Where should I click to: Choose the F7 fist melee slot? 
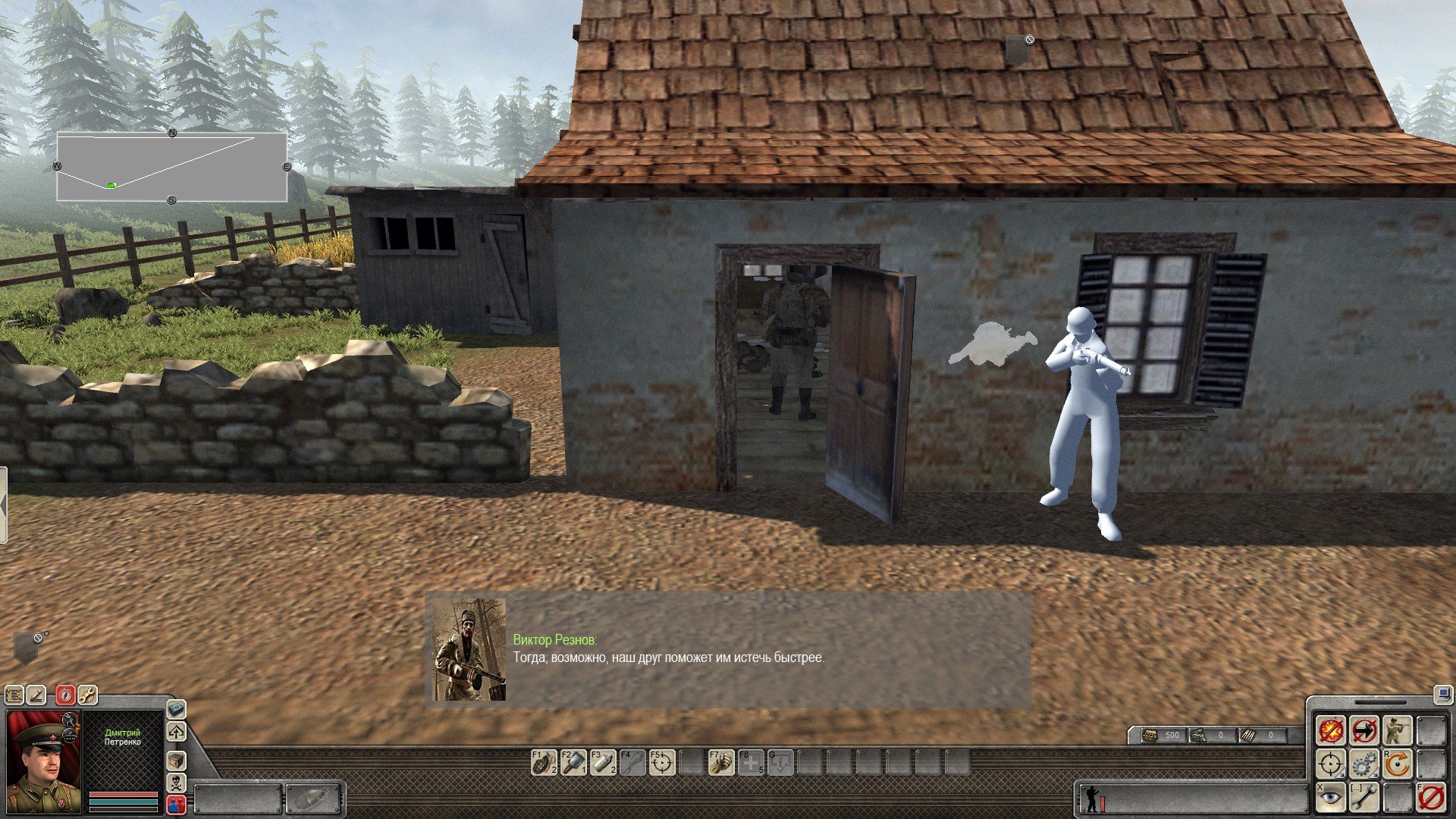(x=721, y=763)
